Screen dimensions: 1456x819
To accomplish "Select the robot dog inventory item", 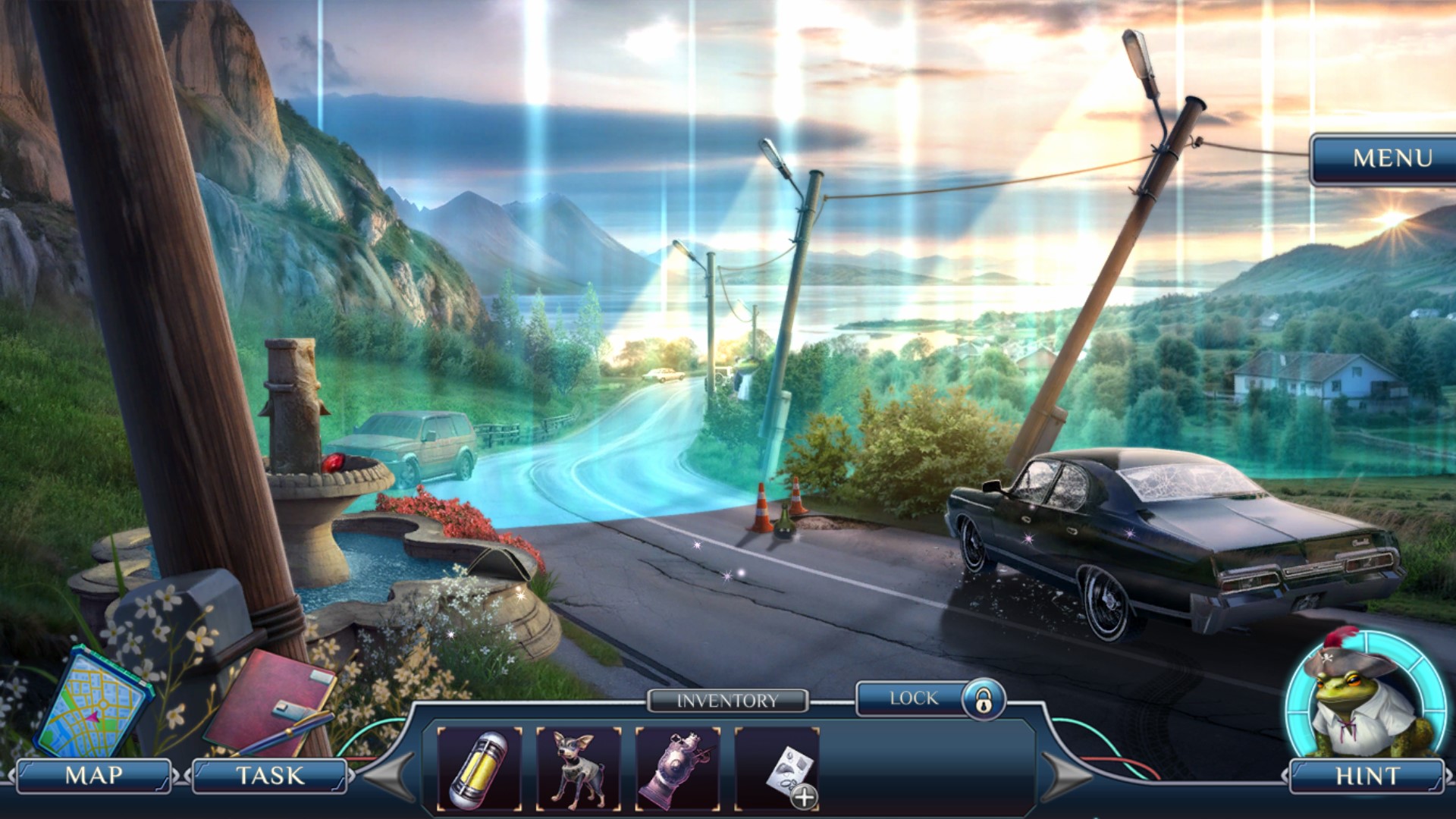I will click(x=579, y=769).
